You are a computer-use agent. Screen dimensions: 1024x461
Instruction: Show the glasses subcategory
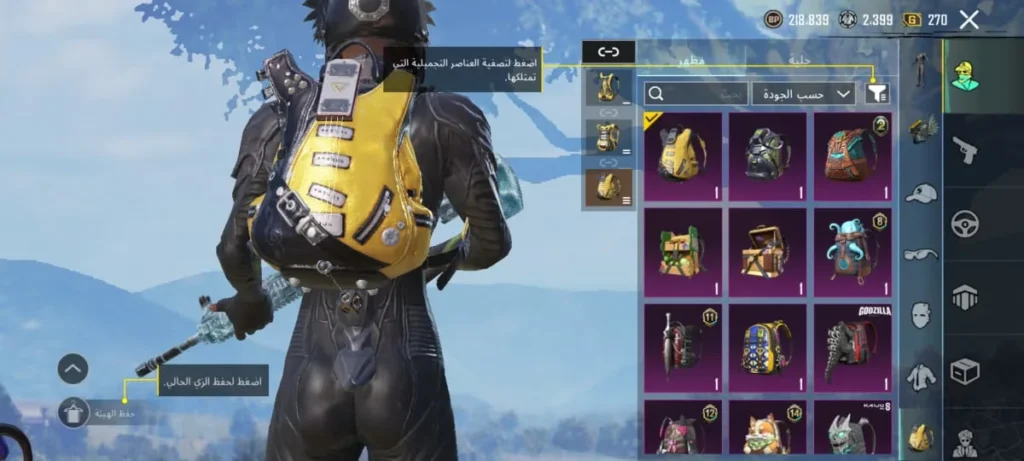pos(921,254)
